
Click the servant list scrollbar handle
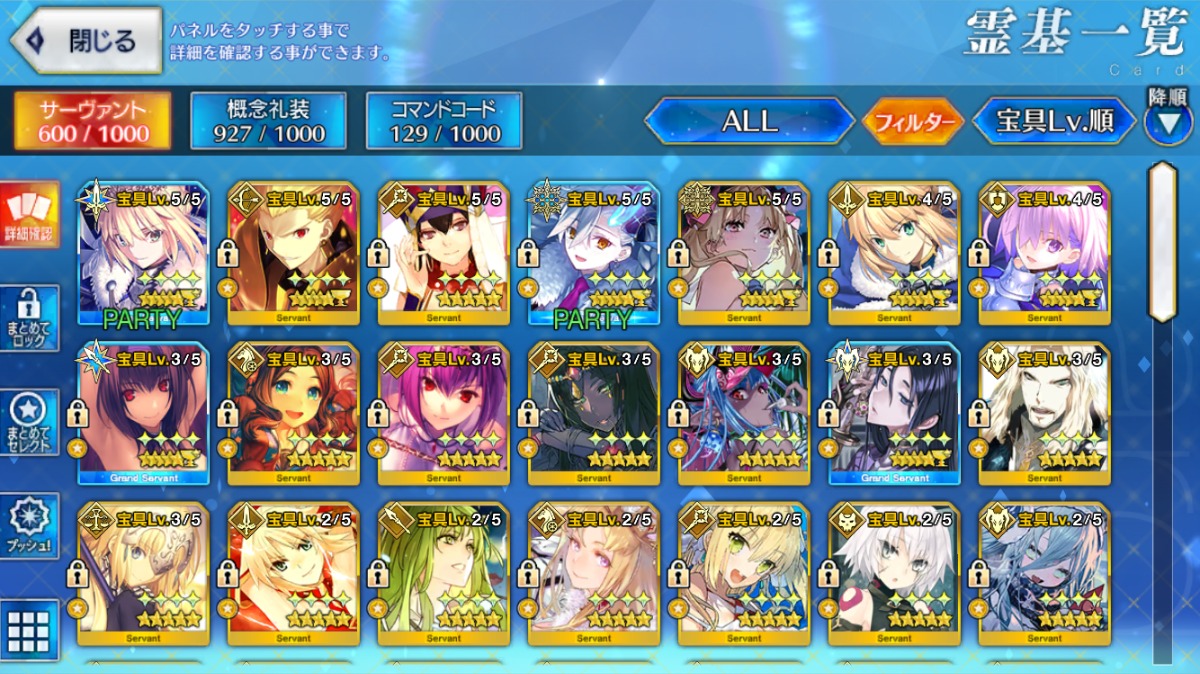coord(1162,242)
